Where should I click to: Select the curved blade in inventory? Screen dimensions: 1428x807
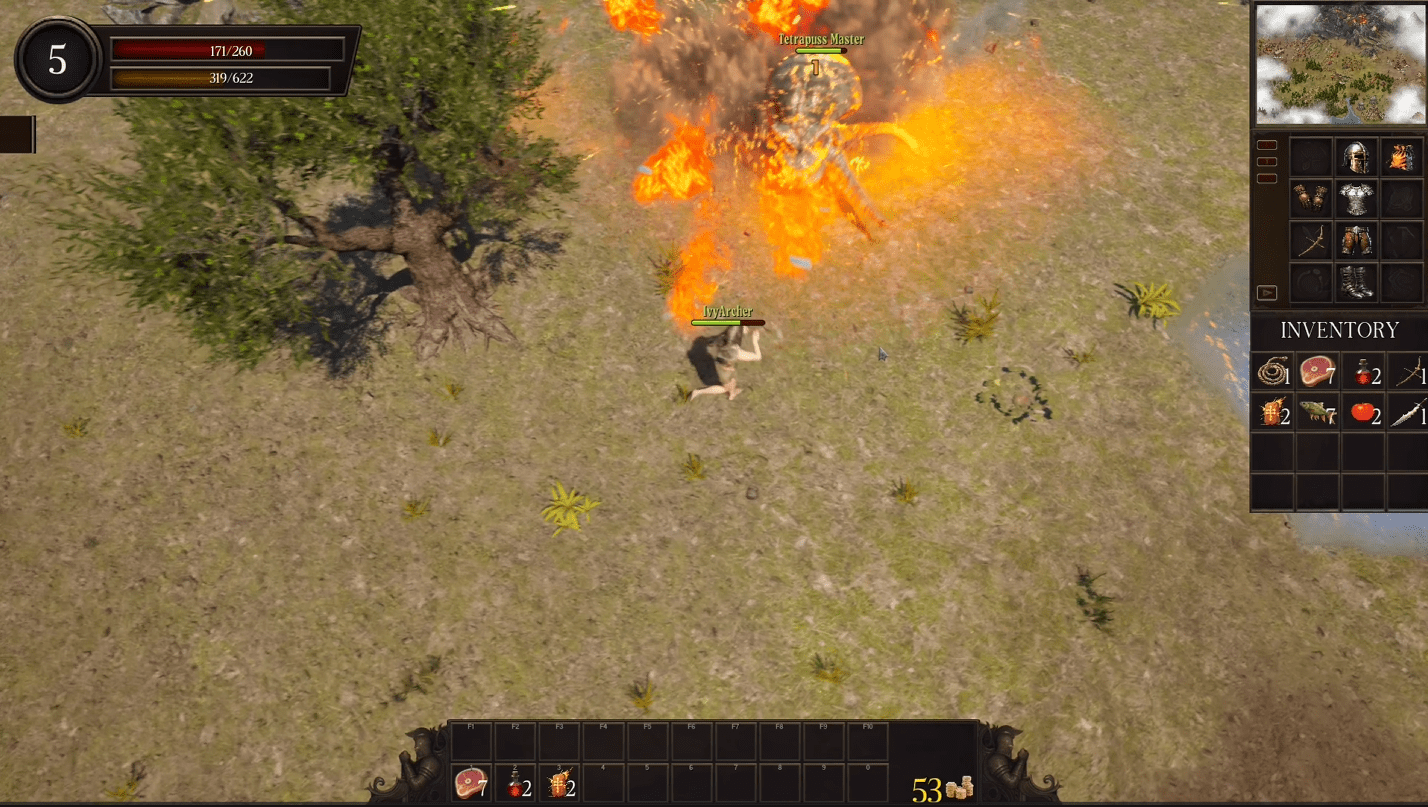pos(1408,412)
